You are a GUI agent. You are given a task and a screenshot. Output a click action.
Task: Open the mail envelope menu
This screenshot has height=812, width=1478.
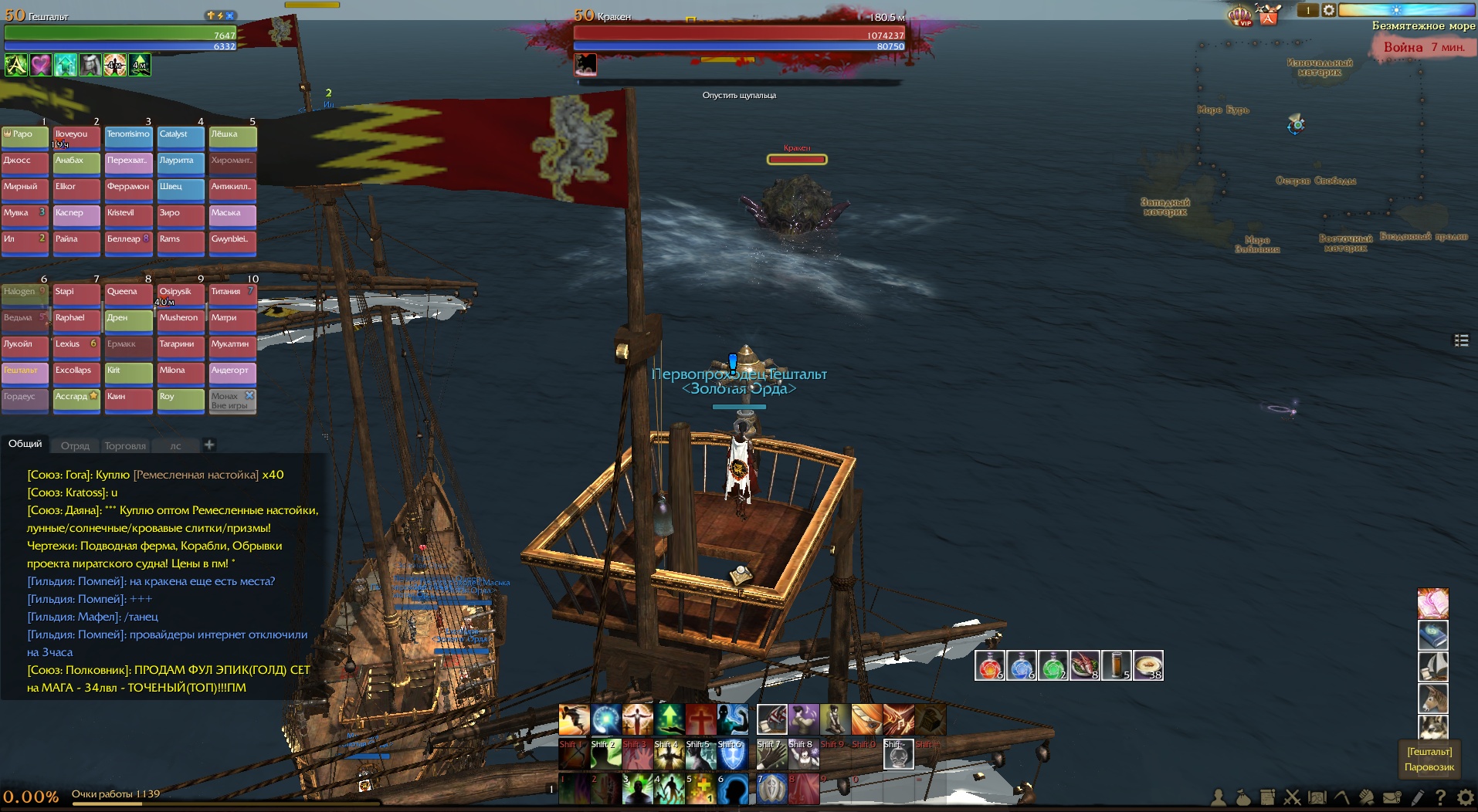pyautogui.click(x=1392, y=797)
